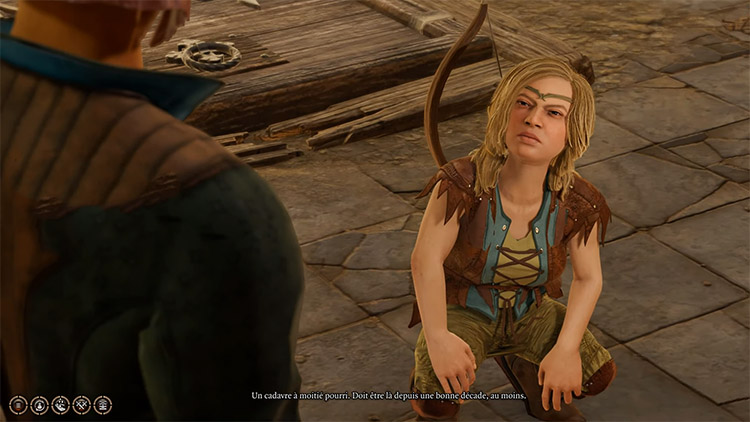This screenshot has width=750, height=422.
Task: Select the flask-shaped circular icon
Action: pos(39,405)
